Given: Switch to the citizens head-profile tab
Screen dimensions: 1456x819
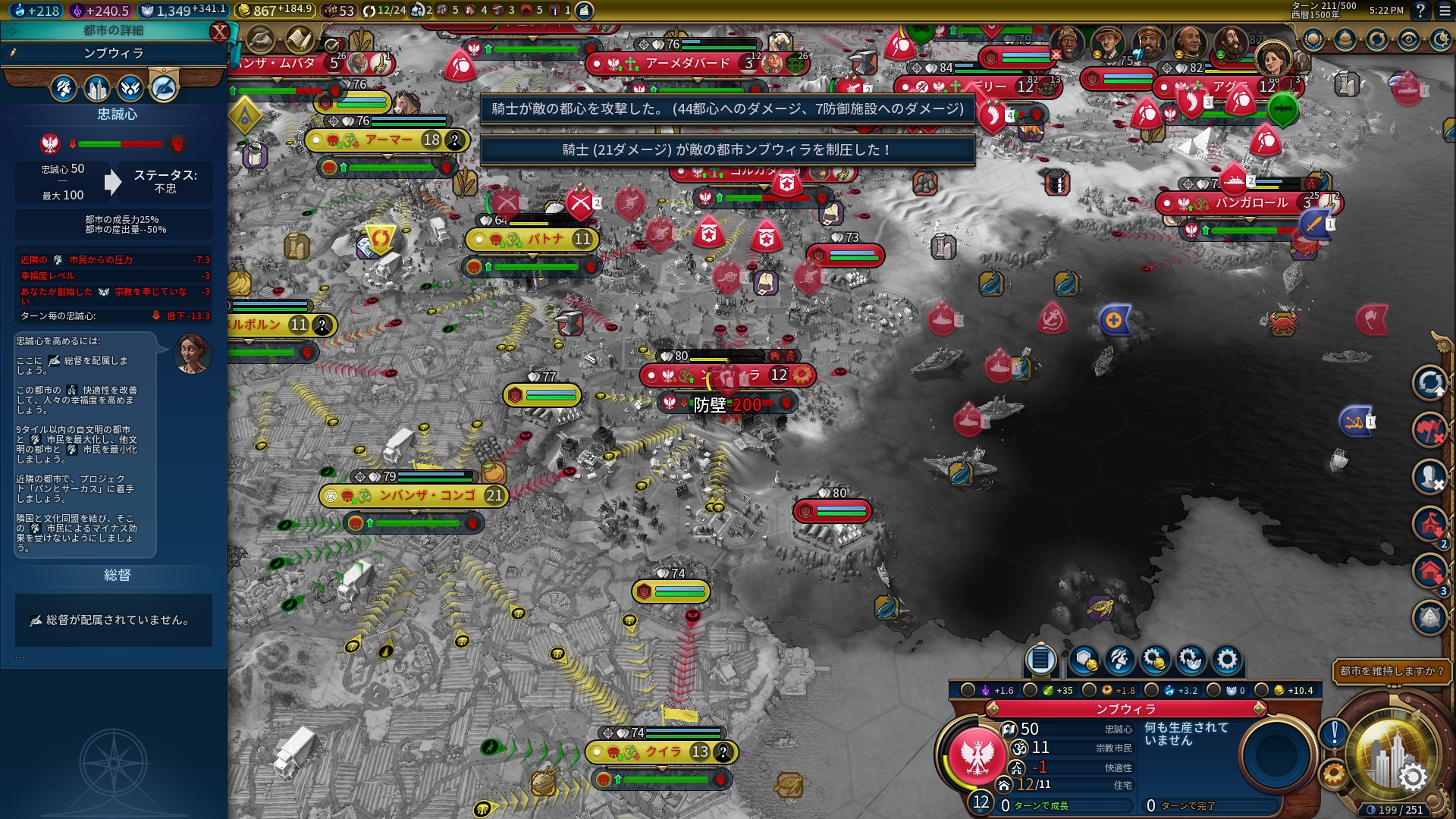Looking at the screenshot, I should [64, 89].
